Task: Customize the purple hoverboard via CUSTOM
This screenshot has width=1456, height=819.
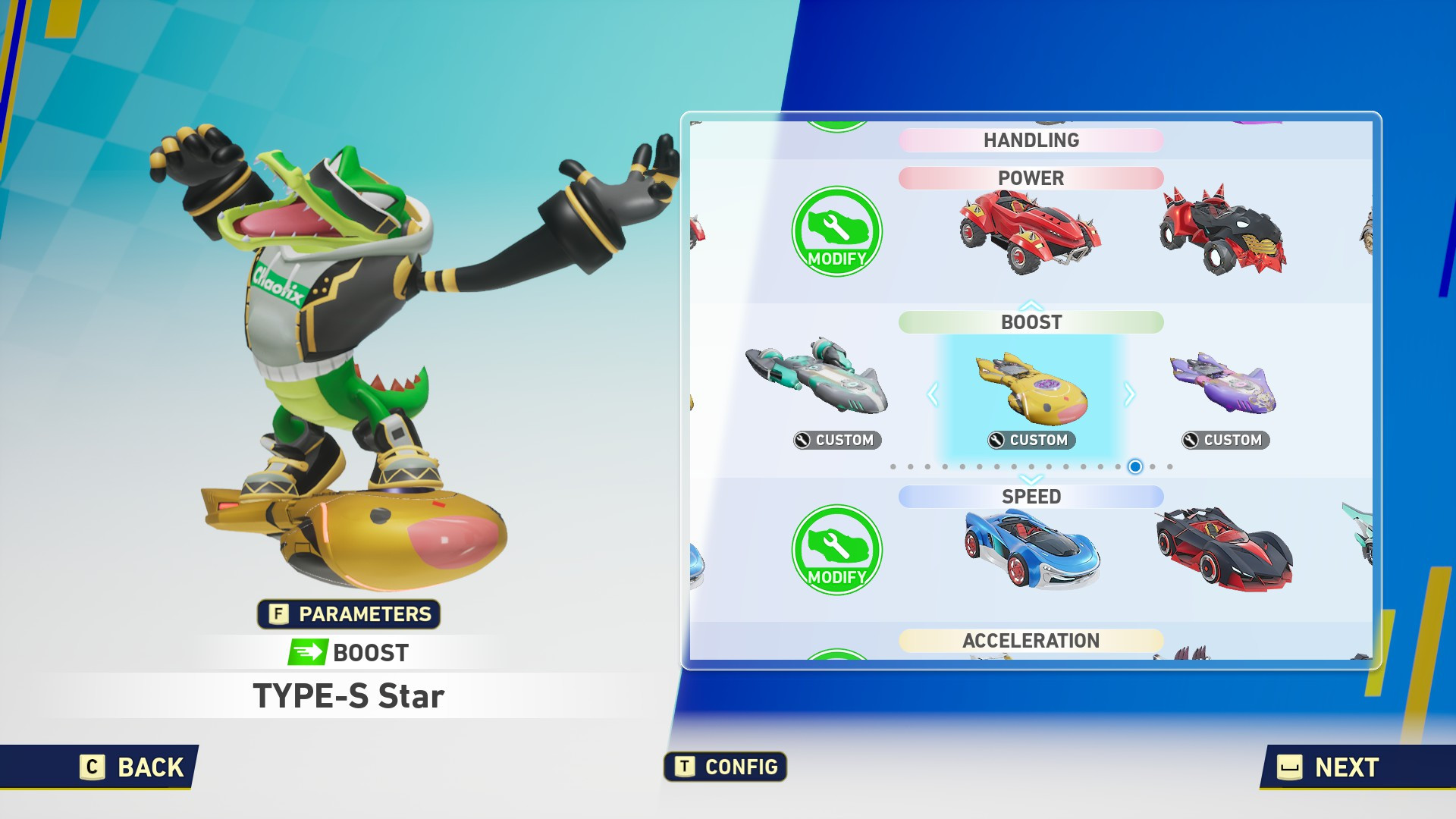Action: (1225, 441)
